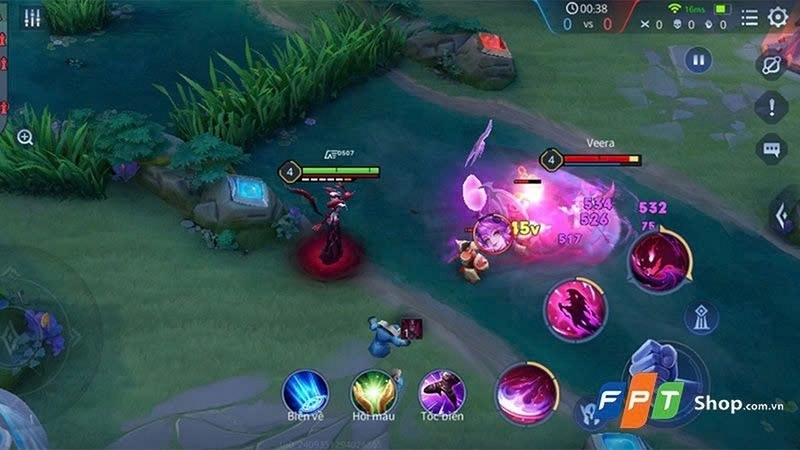Expand the side panel arrow on right edge
Viewport: 800px width, 450px height.
[x=782, y=214]
